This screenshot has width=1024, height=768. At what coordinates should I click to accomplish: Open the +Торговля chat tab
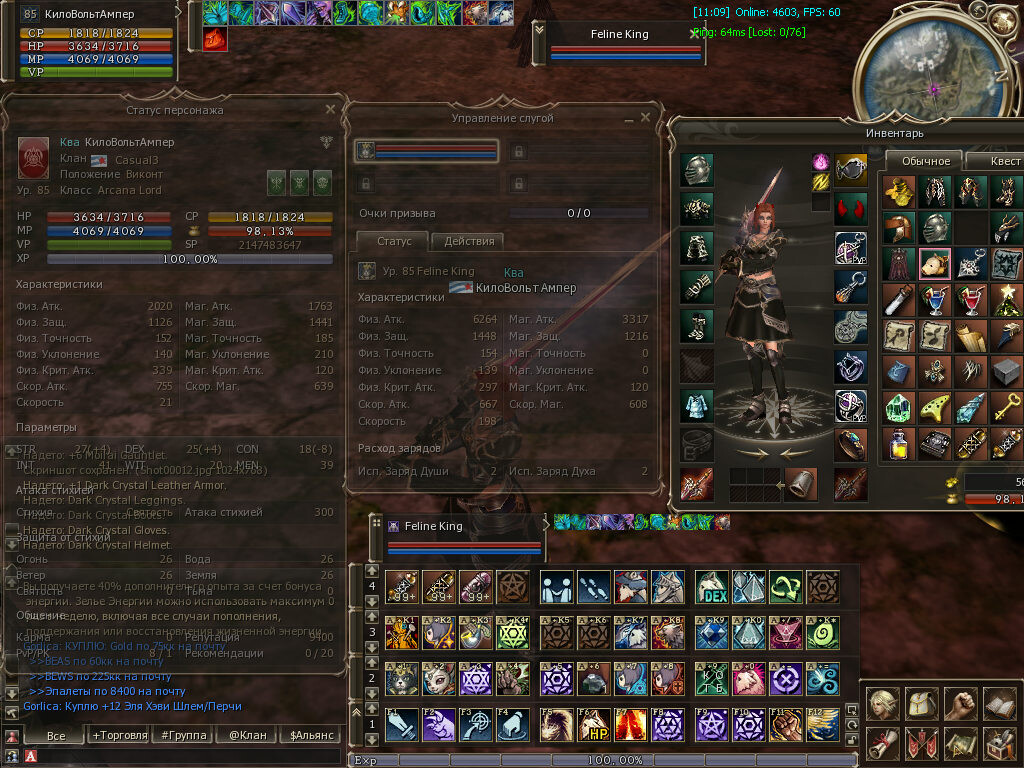(x=119, y=735)
